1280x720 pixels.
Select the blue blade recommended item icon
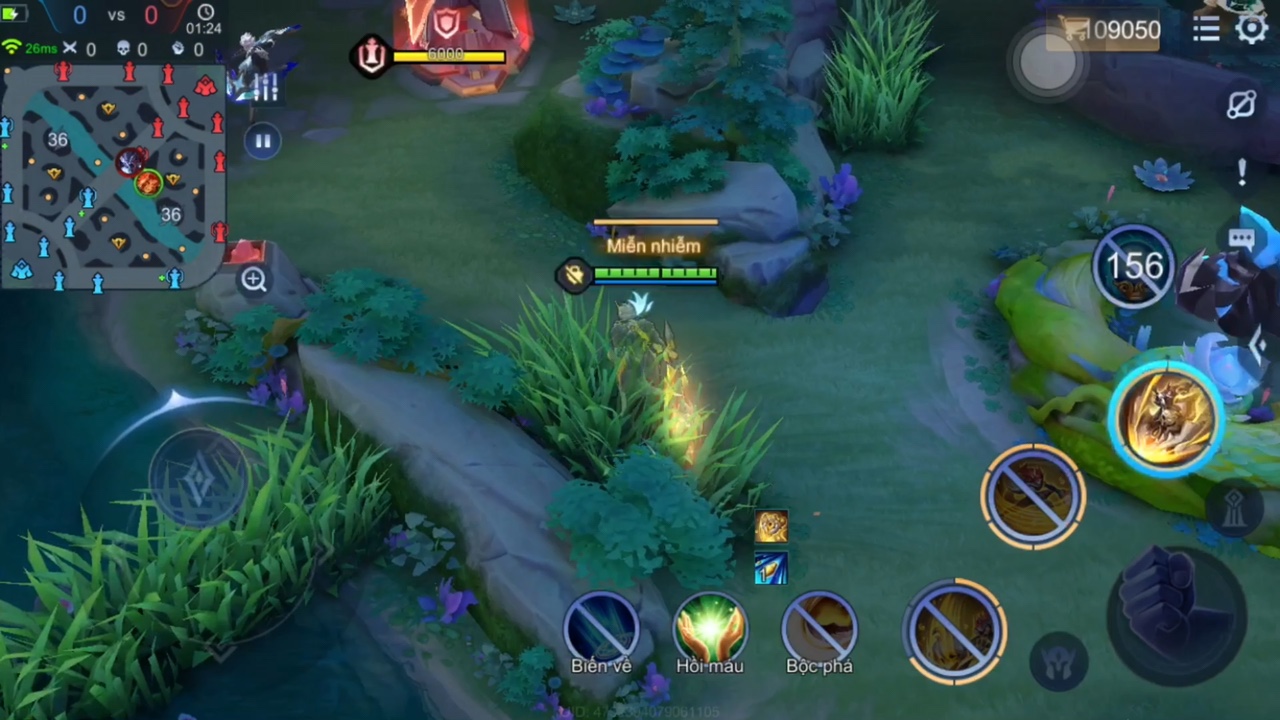[x=771, y=569]
